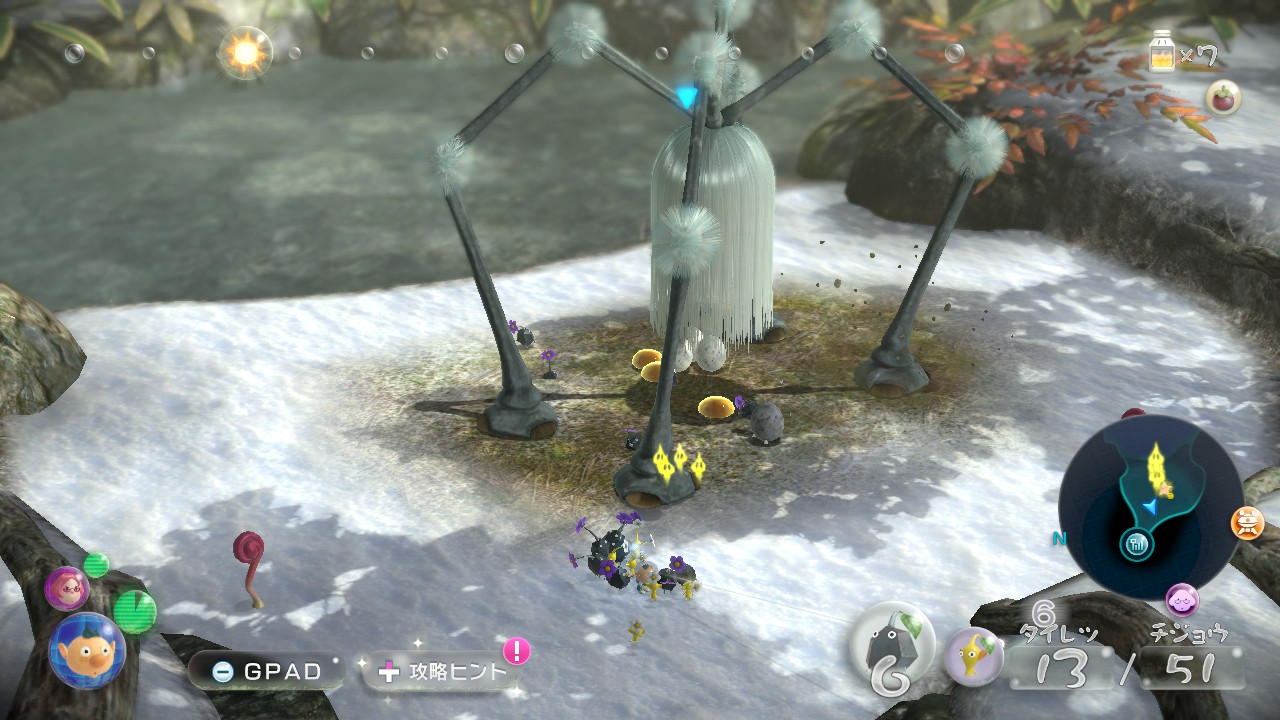Image resolution: width=1280 pixels, height=720 pixels.
Task: Select the yellow Pikmin type icon
Action: (x=974, y=656)
